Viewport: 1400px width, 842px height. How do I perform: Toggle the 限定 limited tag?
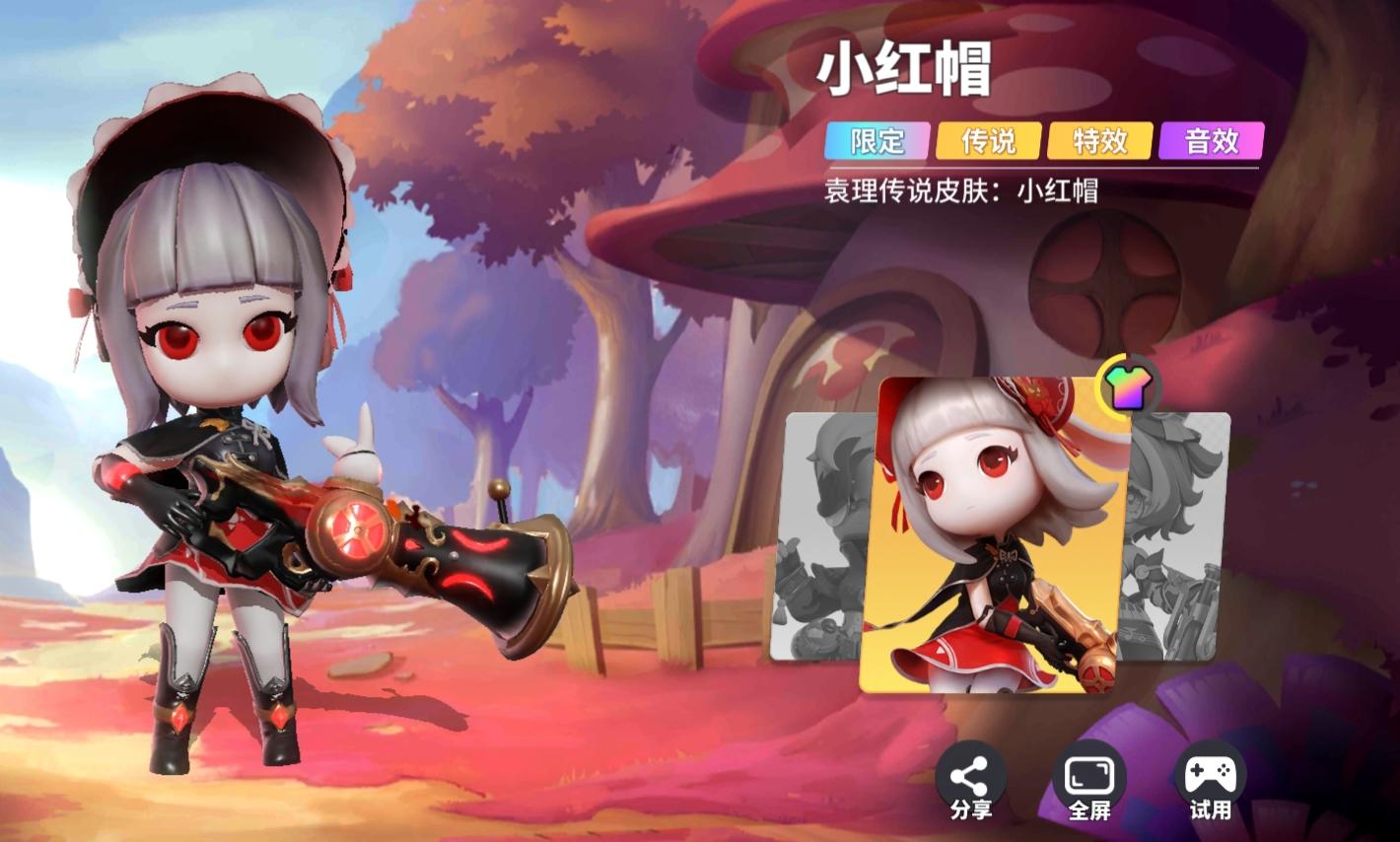coord(876,142)
